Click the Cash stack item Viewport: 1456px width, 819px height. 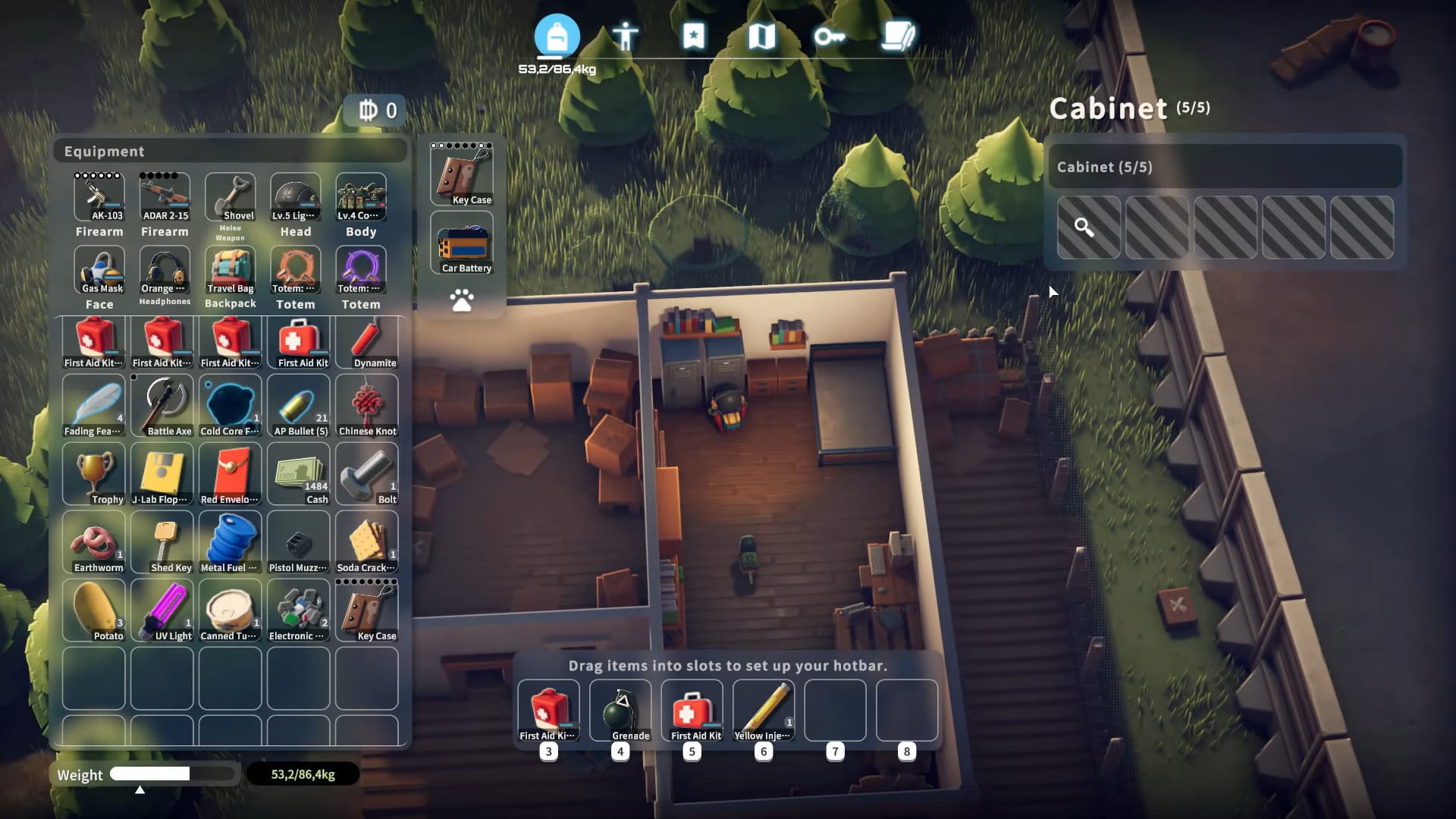click(x=299, y=475)
